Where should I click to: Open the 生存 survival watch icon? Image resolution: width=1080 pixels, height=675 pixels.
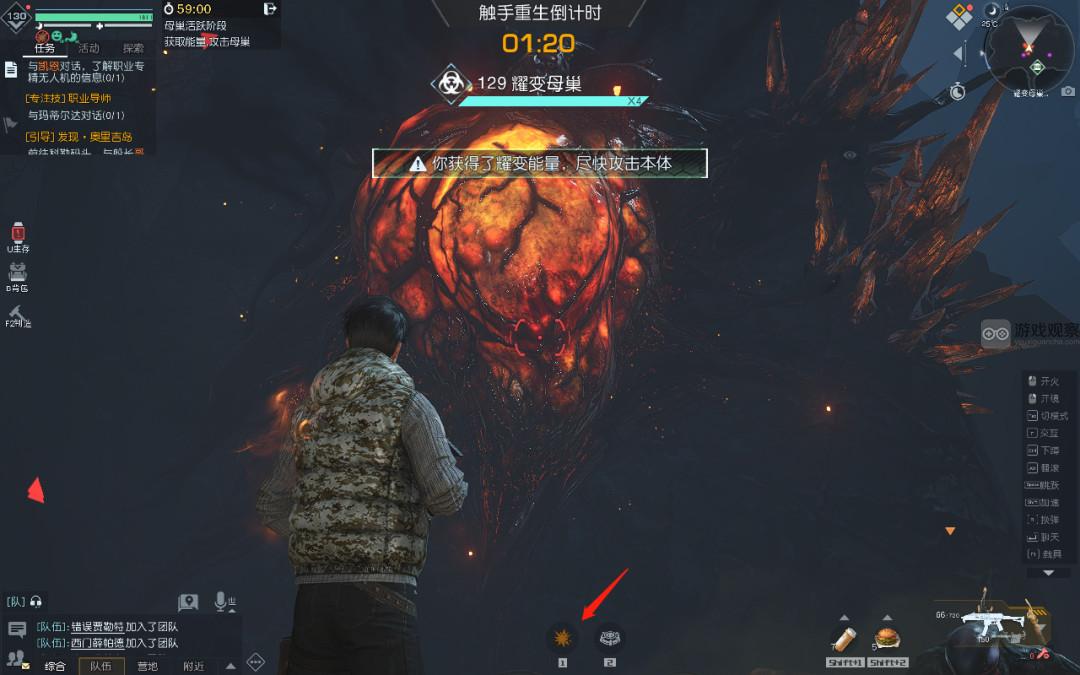[x=17, y=234]
